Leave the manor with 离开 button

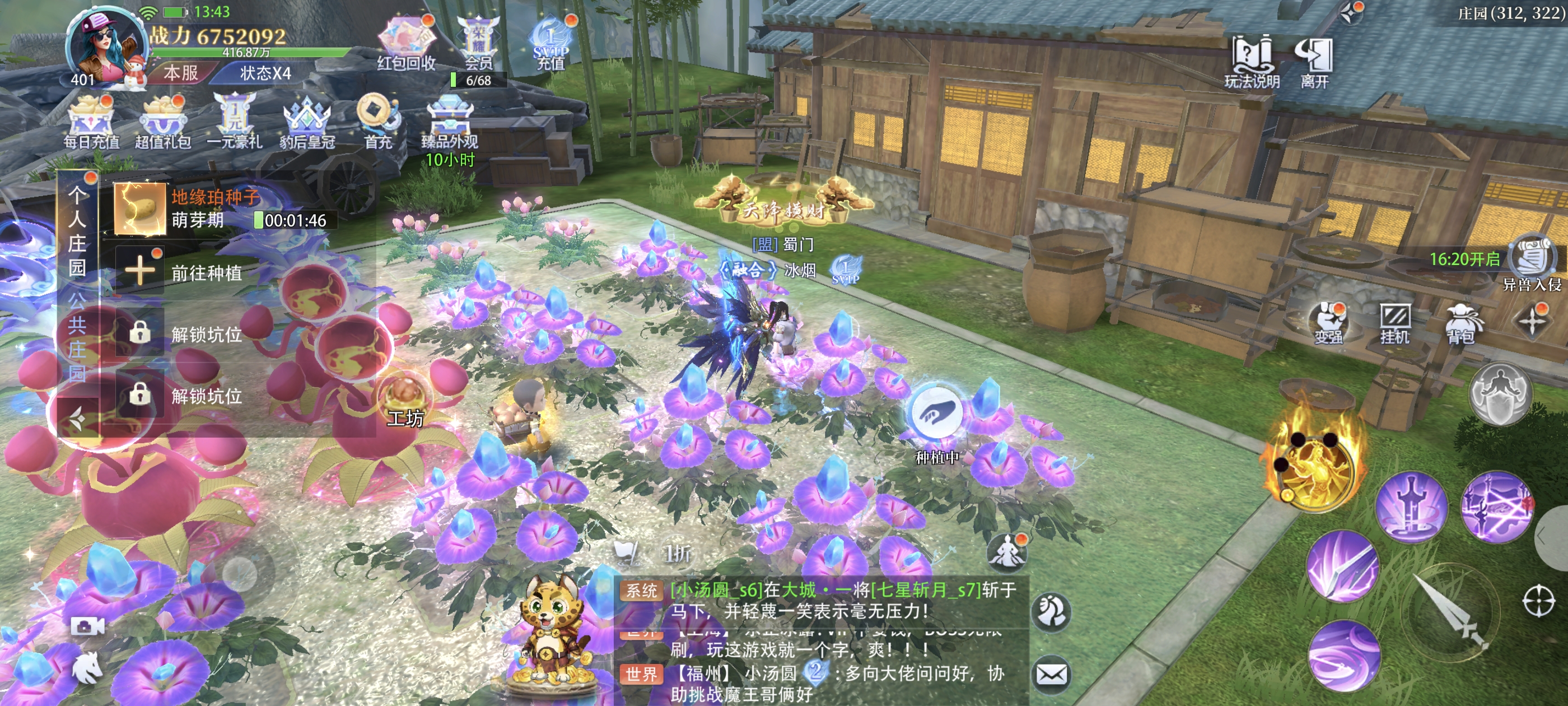coord(1315,61)
